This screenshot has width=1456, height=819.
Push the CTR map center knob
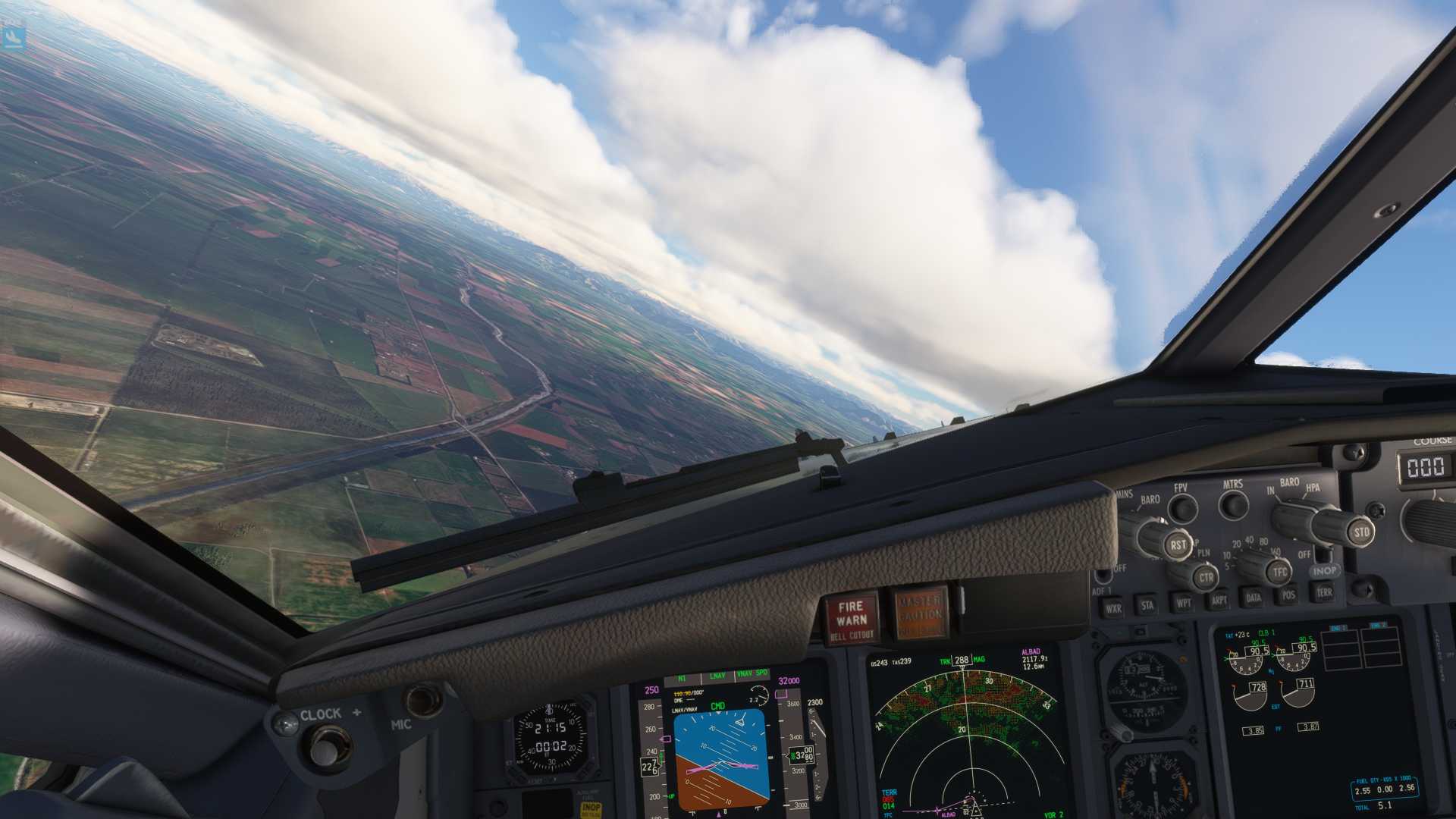(x=1205, y=578)
